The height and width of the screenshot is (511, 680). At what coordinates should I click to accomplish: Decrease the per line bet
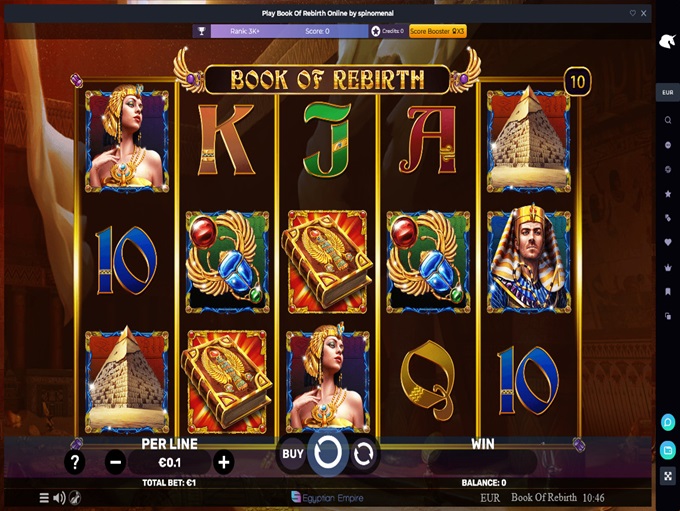(x=116, y=462)
